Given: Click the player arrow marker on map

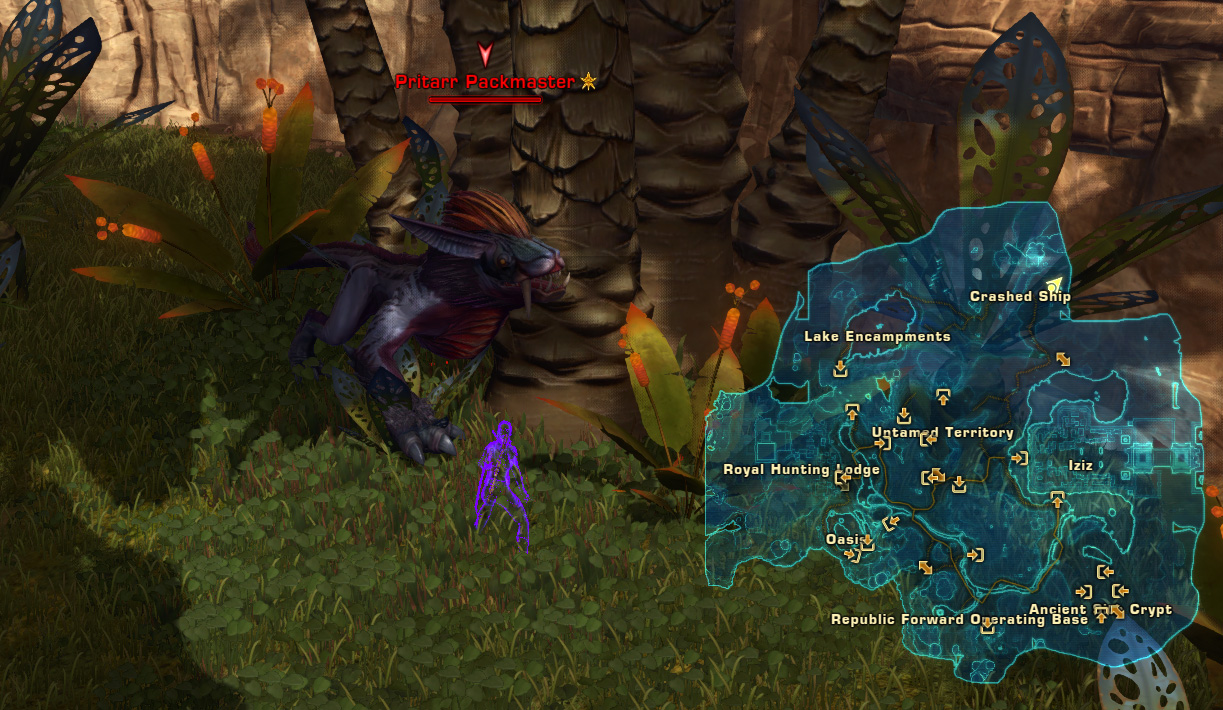Looking at the screenshot, I should (1054, 284).
